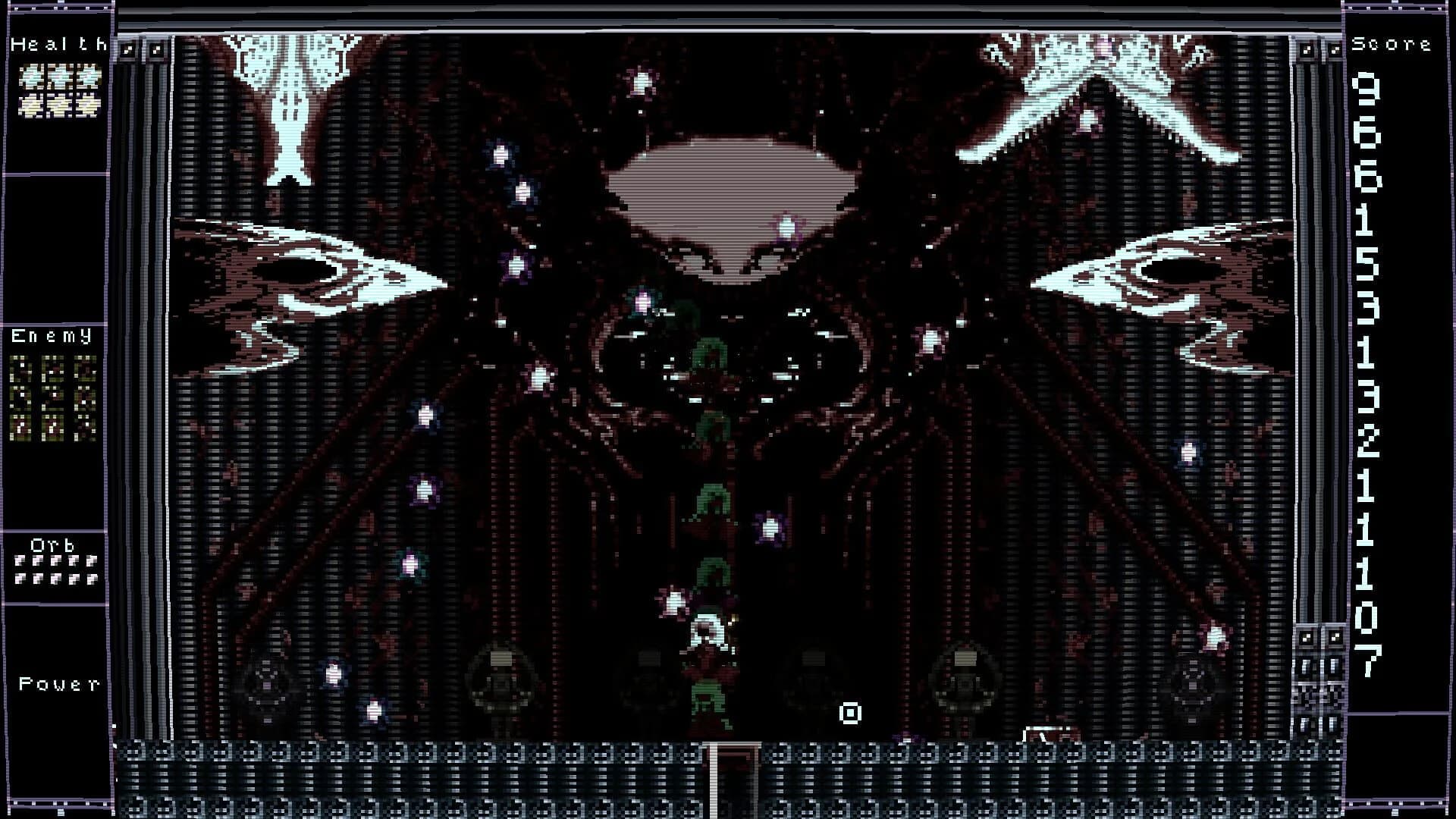The width and height of the screenshot is (1456, 819).
Task: Expand the Enemy panel section
Action: [x=52, y=336]
